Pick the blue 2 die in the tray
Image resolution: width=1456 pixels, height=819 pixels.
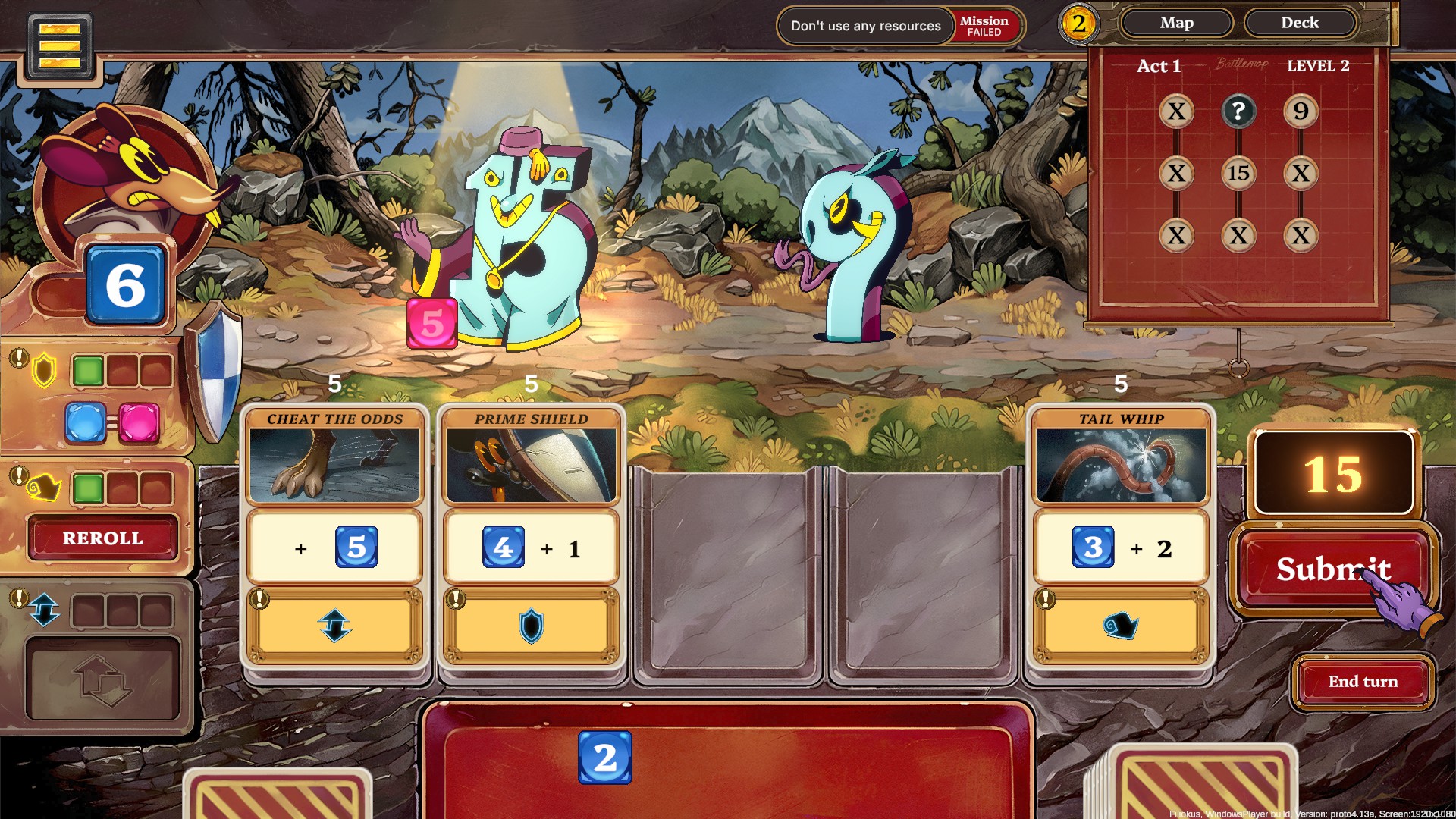[x=604, y=758]
